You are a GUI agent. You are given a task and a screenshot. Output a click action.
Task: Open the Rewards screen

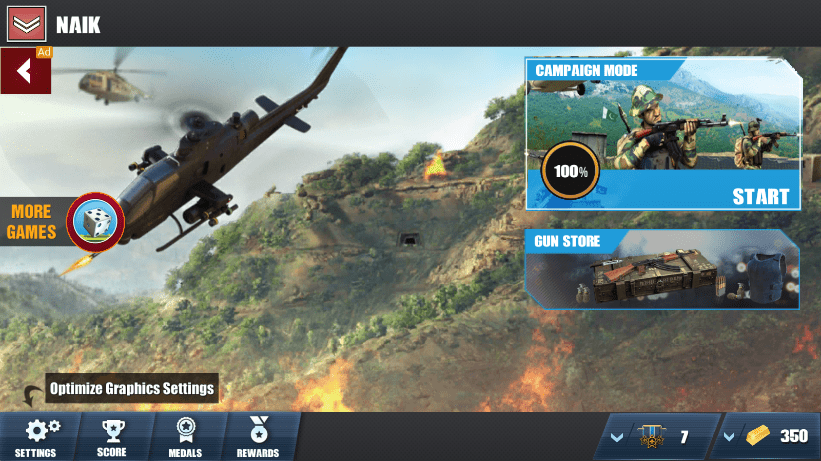(258, 437)
